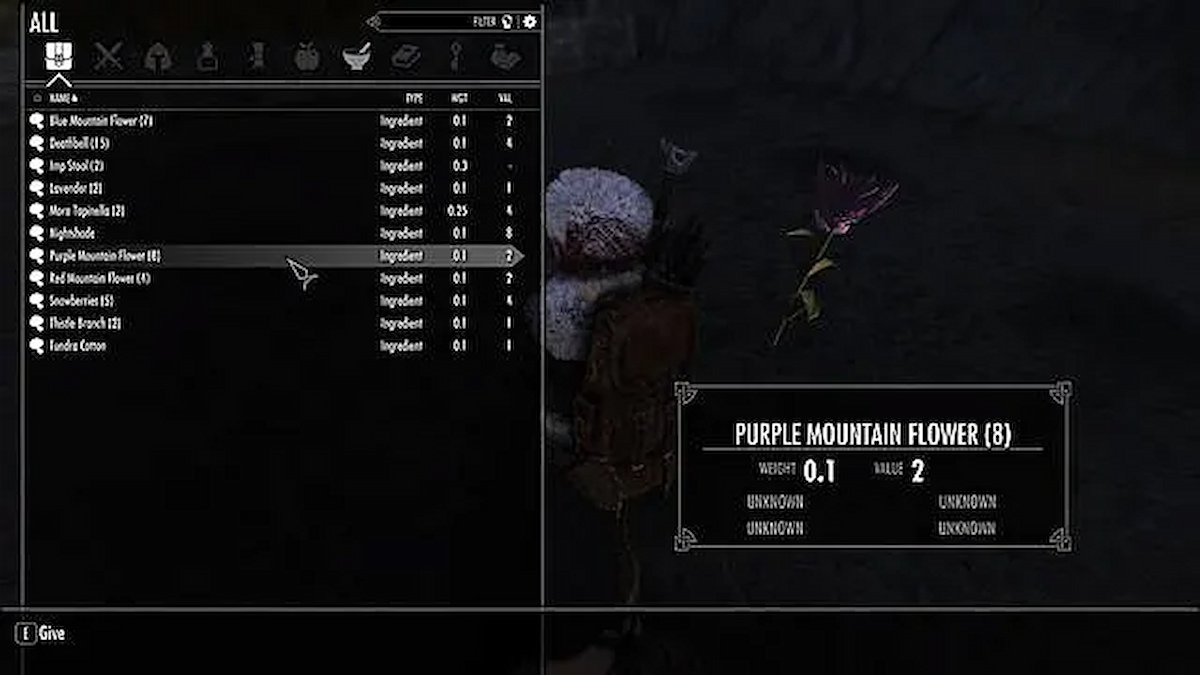Open the apple food category tab
The image size is (1200, 675).
tap(306, 57)
